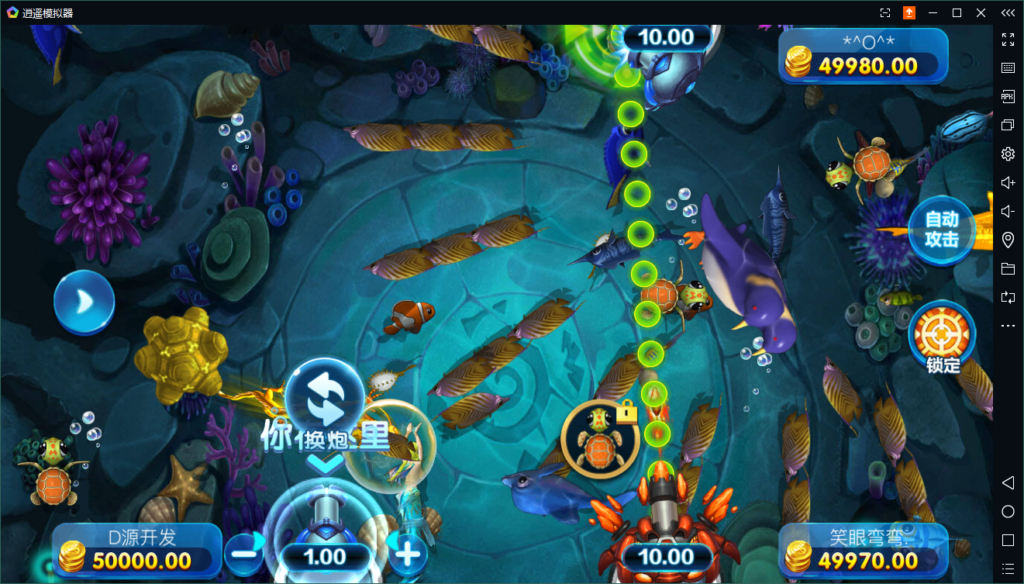Image resolution: width=1024 pixels, height=584 pixels.
Task: Tap the Android home circle button
Action: pyautogui.click(x=1008, y=512)
